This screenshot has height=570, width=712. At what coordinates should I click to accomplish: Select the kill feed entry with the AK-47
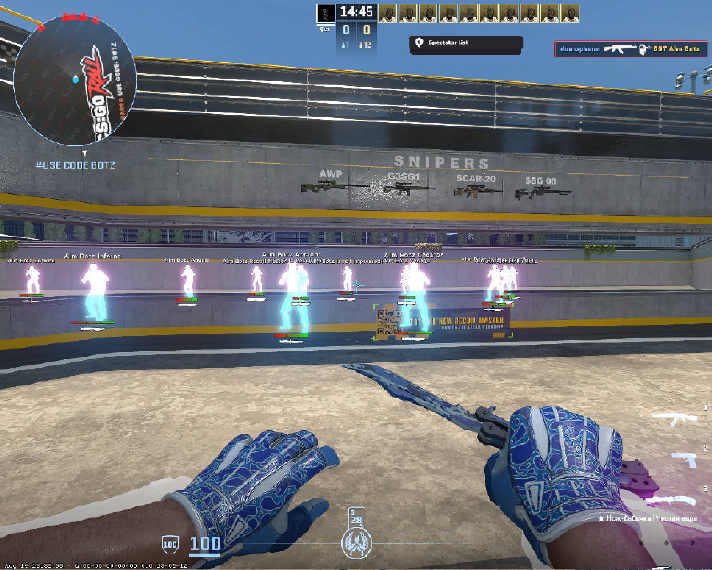(x=628, y=48)
